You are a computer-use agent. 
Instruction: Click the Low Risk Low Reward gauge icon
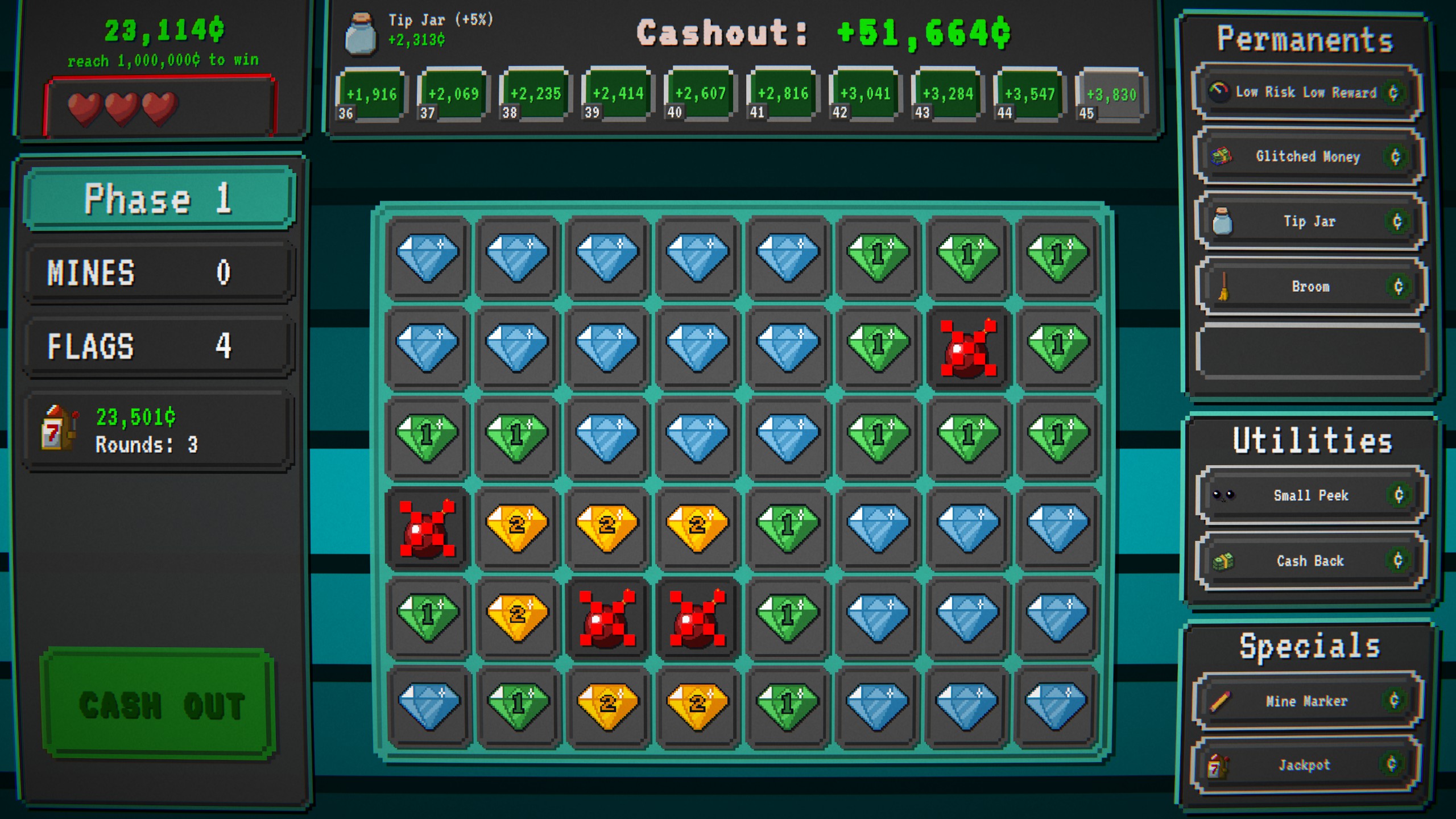point(1219,91)
